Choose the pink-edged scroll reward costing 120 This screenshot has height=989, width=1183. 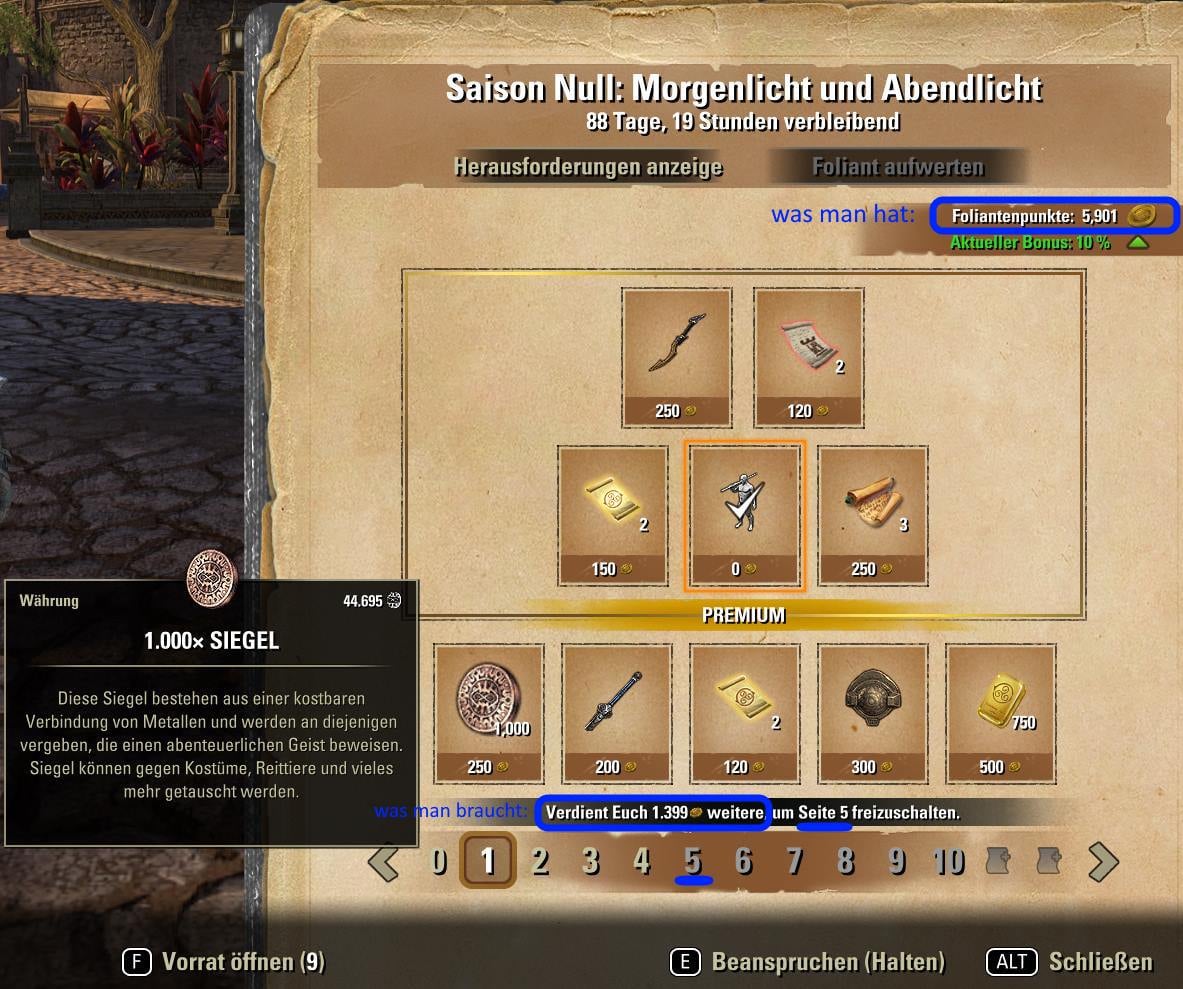pos(808,357)
